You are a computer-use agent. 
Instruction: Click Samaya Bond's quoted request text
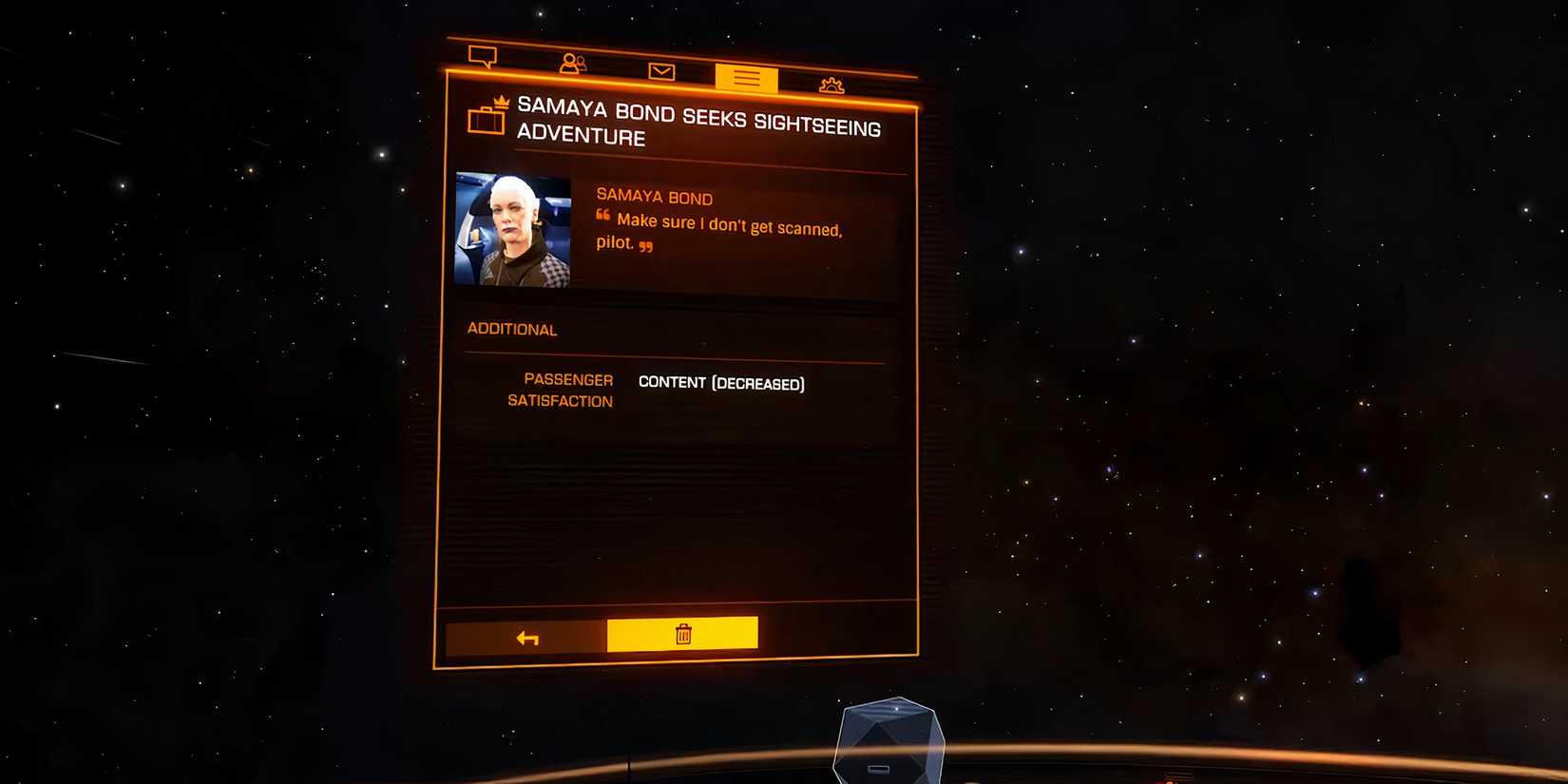728,235
